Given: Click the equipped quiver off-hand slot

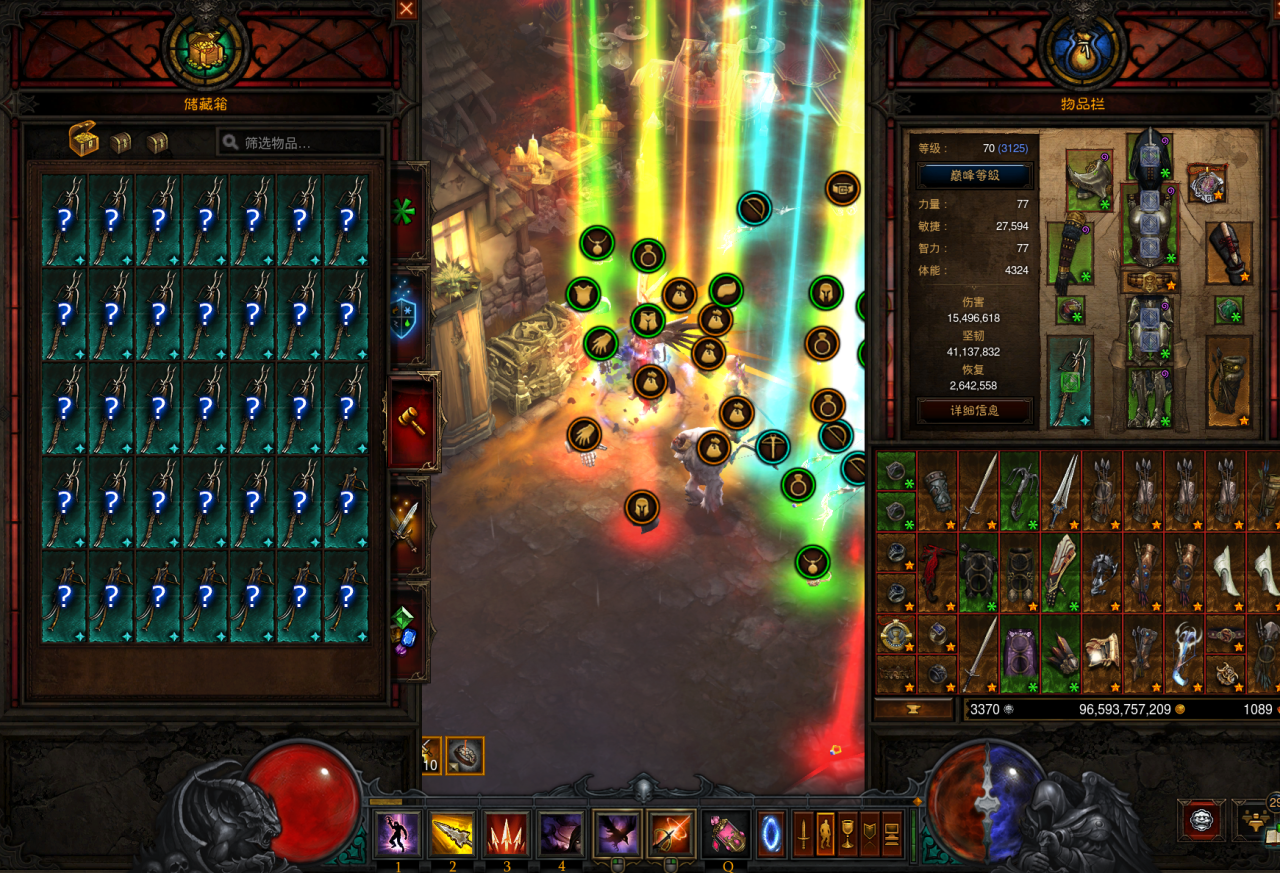Looking at the screenshot, I should click(1229, 381).
